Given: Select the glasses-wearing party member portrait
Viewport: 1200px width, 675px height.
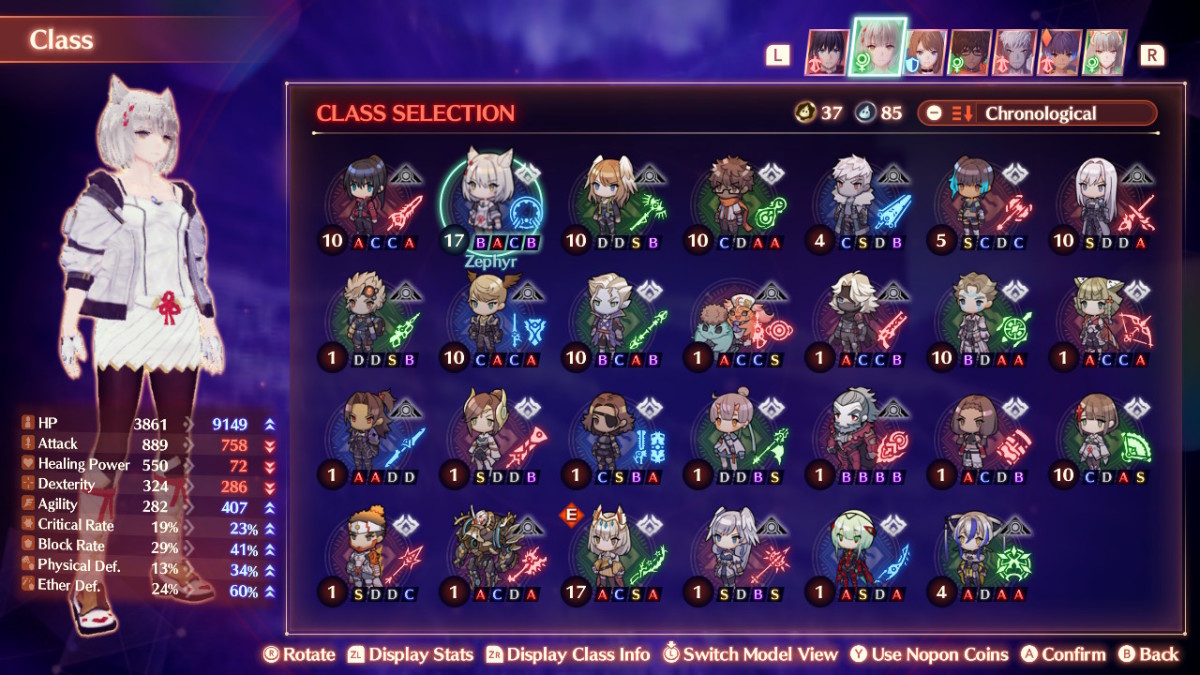Looking at the screenshot, I should click(969, 52).
